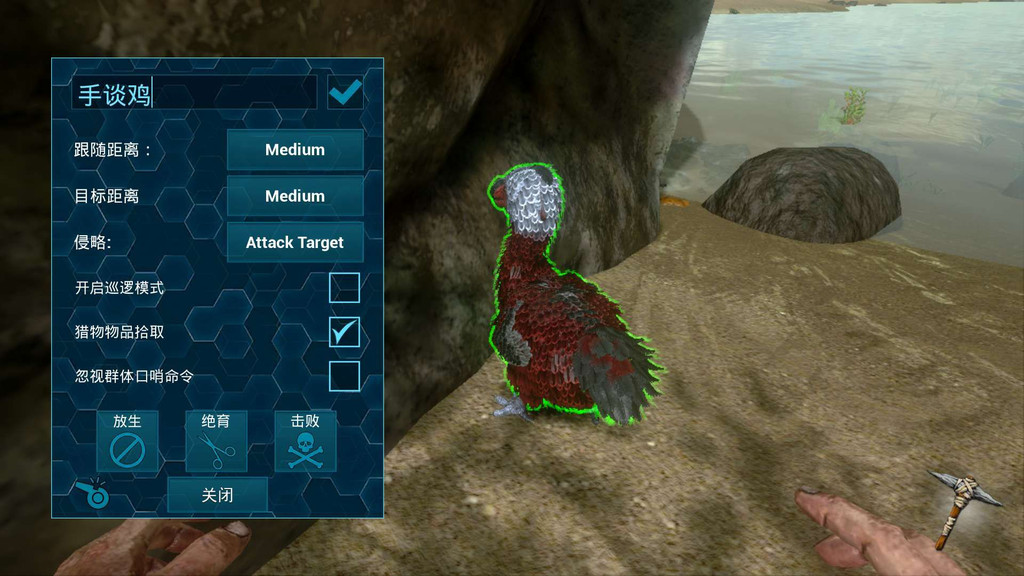Release the creature with 放生 button
This screenshot has width=1024, height=576.
tap(127, 441)
